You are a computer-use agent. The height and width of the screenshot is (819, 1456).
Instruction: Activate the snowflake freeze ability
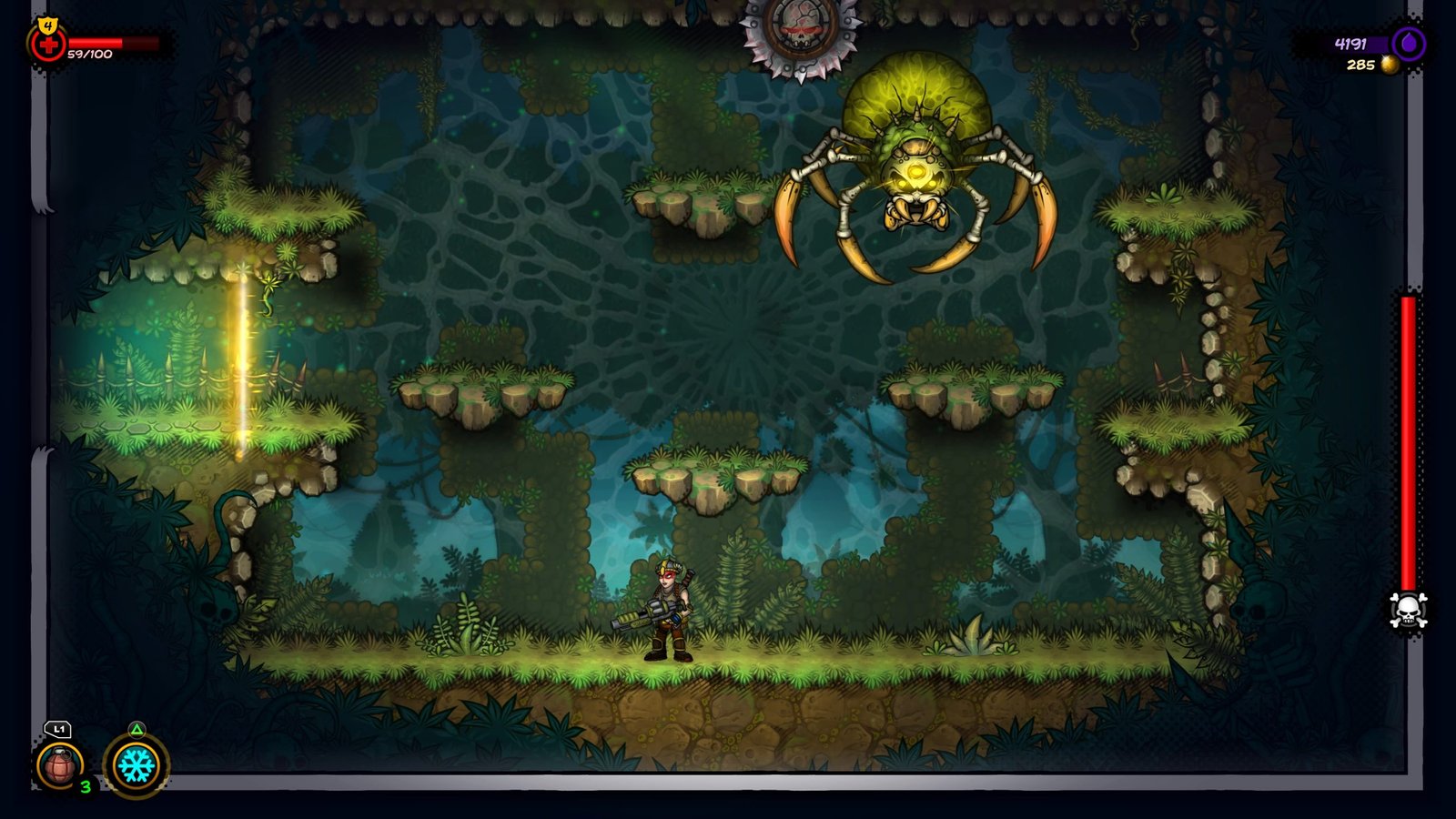tap(136, 765)
